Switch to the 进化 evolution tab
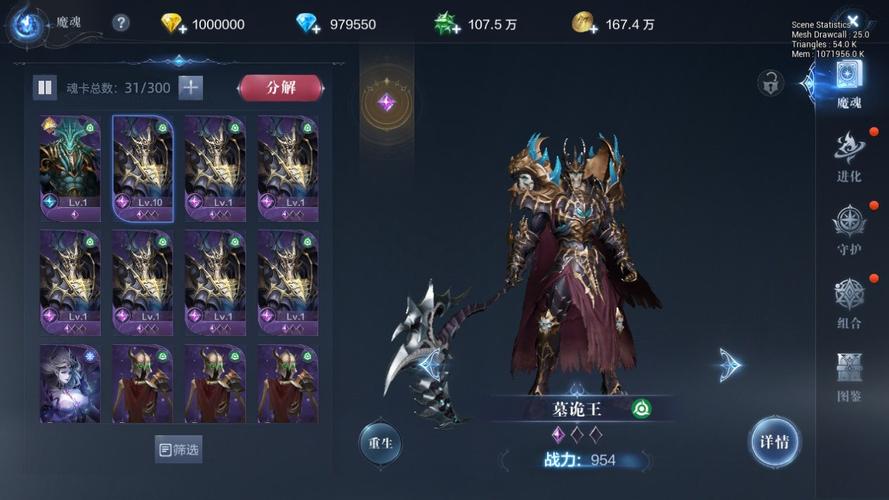 (849, 157)
